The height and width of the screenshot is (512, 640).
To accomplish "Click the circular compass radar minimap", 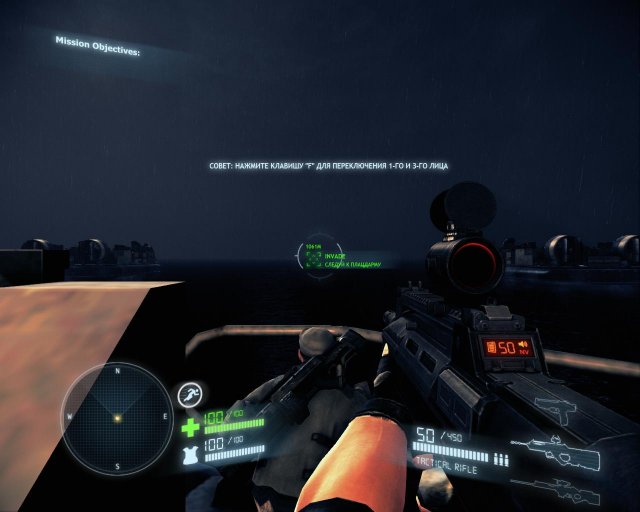I will [x=117, y=417].
